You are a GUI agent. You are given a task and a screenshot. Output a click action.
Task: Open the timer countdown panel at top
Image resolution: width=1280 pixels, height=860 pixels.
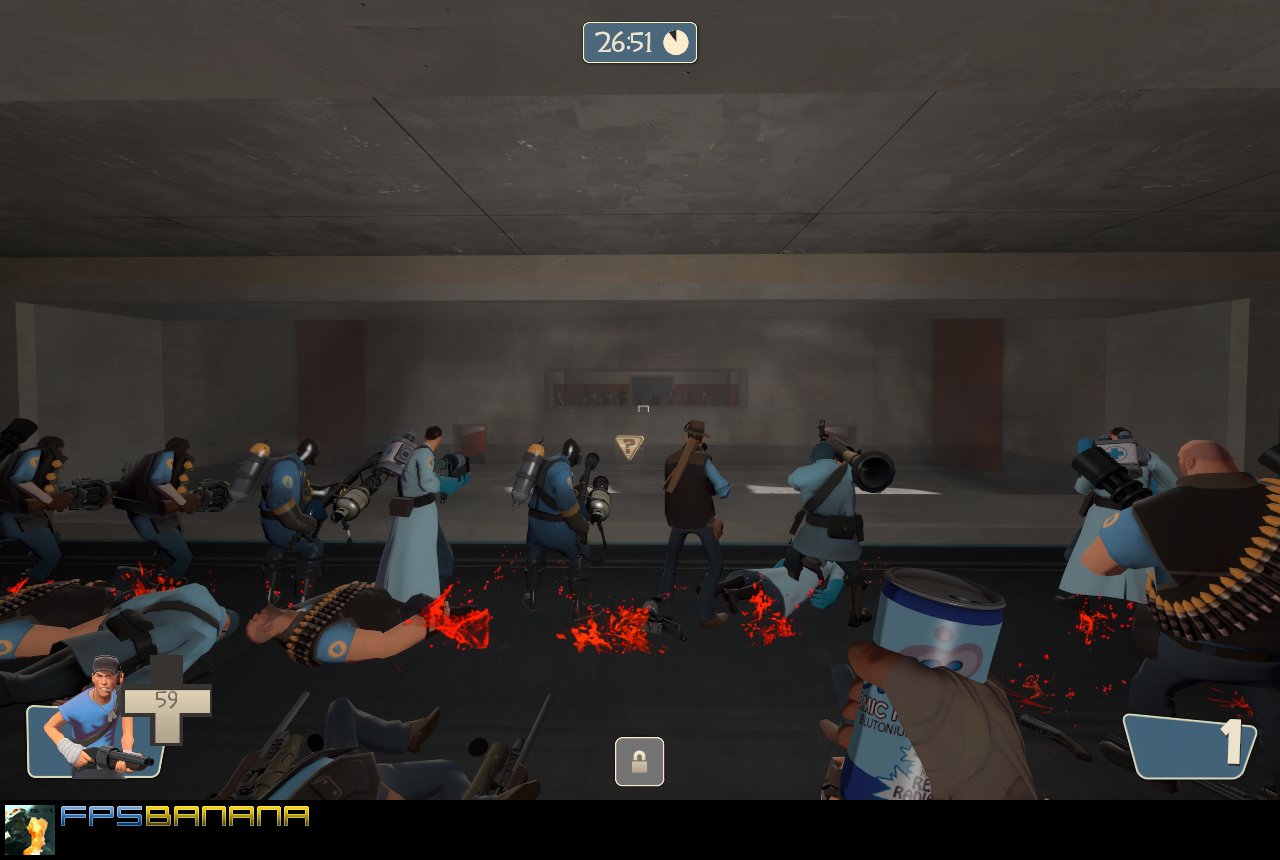(640, 42)
